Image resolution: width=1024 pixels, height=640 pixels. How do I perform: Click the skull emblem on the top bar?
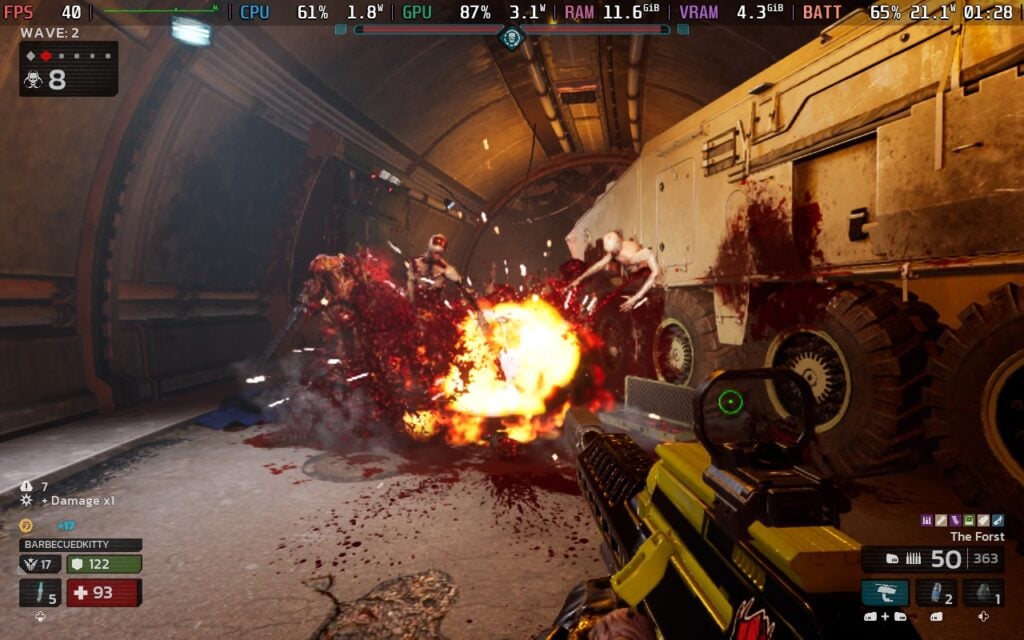pos(511,38)
